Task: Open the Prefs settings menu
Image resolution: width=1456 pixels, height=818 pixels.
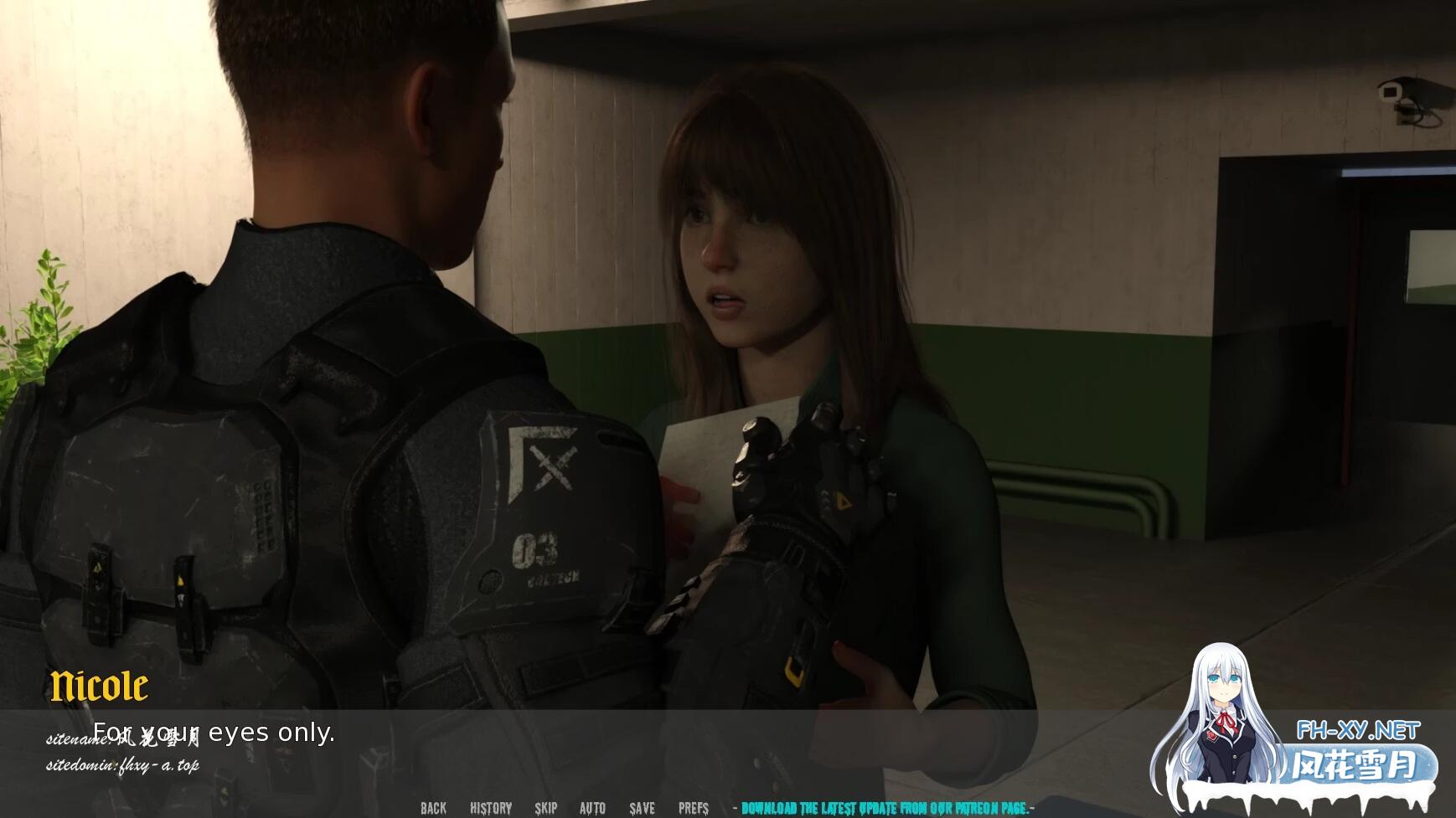Action: point(694,808)
